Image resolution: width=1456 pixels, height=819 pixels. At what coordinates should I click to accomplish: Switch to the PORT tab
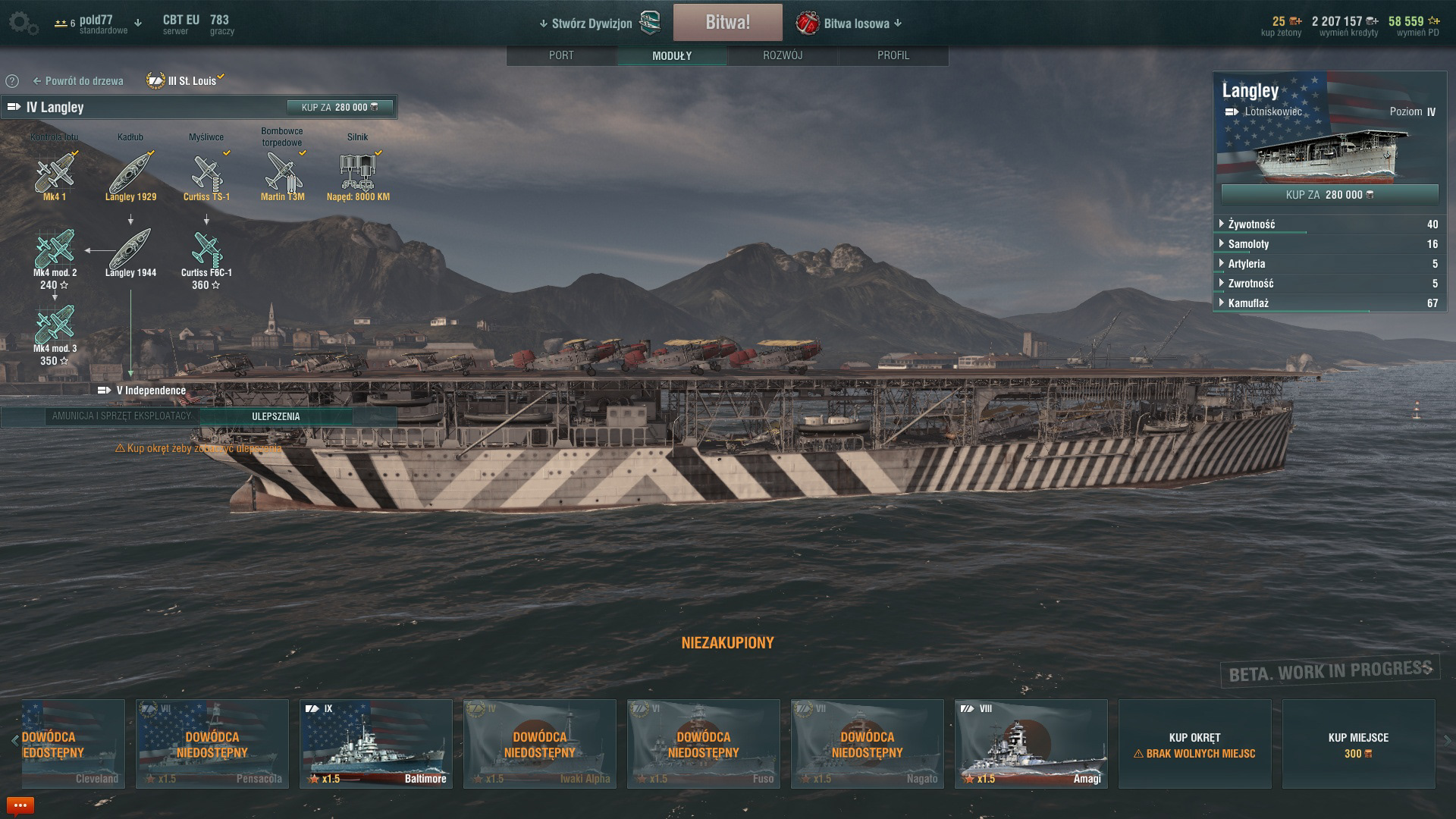tap(561, 55)
